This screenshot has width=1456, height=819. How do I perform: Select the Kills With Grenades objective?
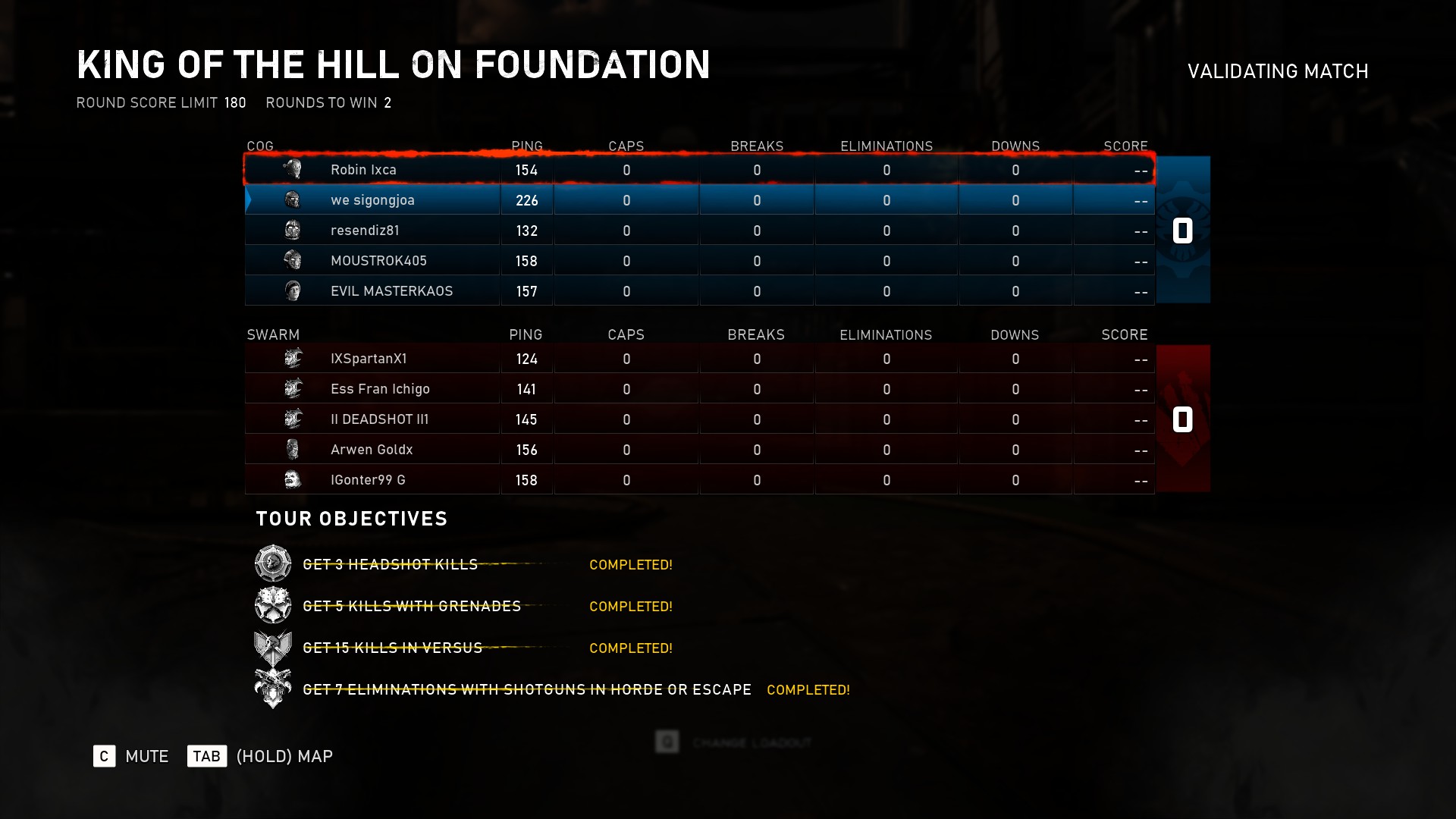pyautogui.click(x=412, y=607)
